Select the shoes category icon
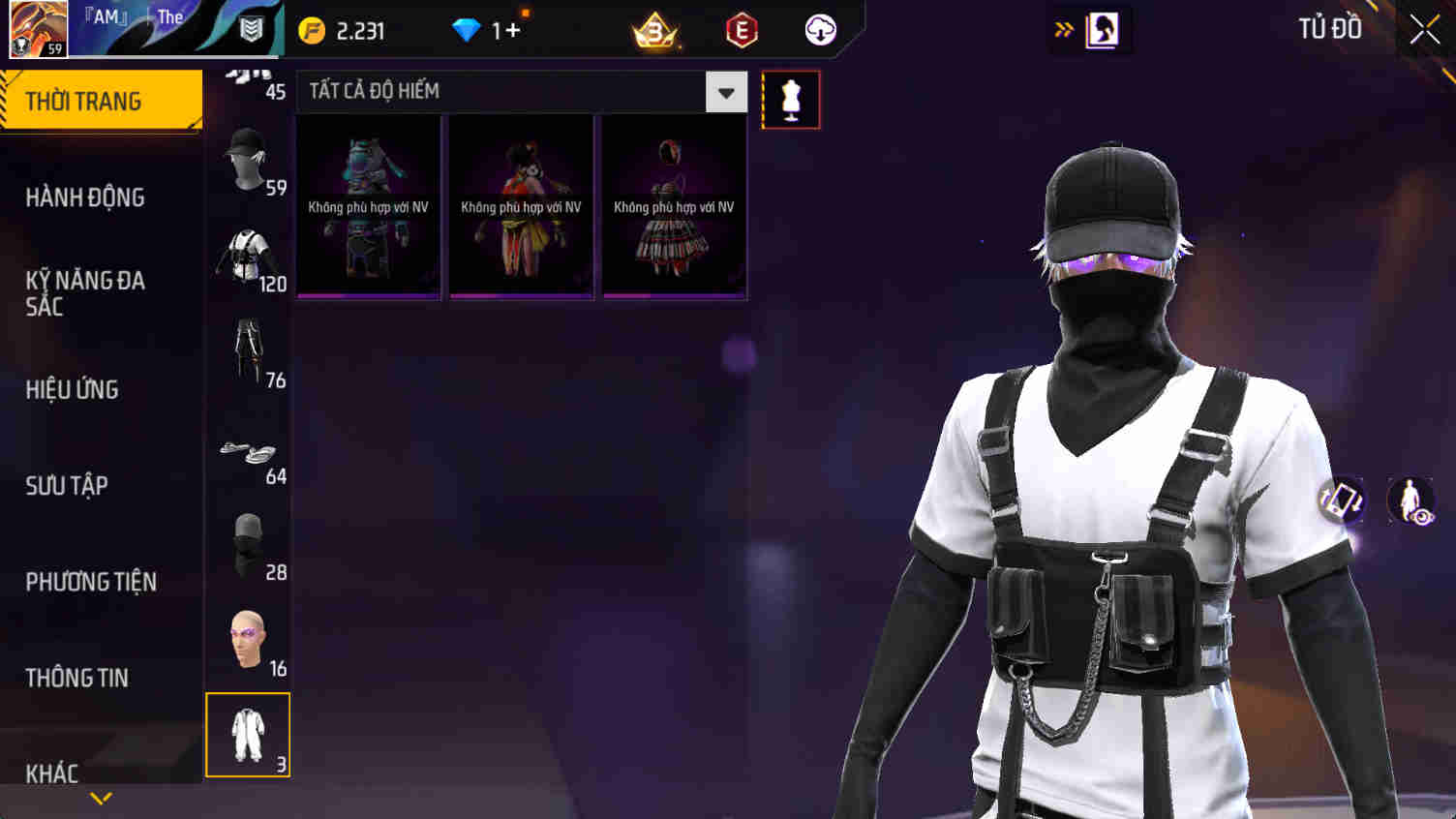 (248, 450)
